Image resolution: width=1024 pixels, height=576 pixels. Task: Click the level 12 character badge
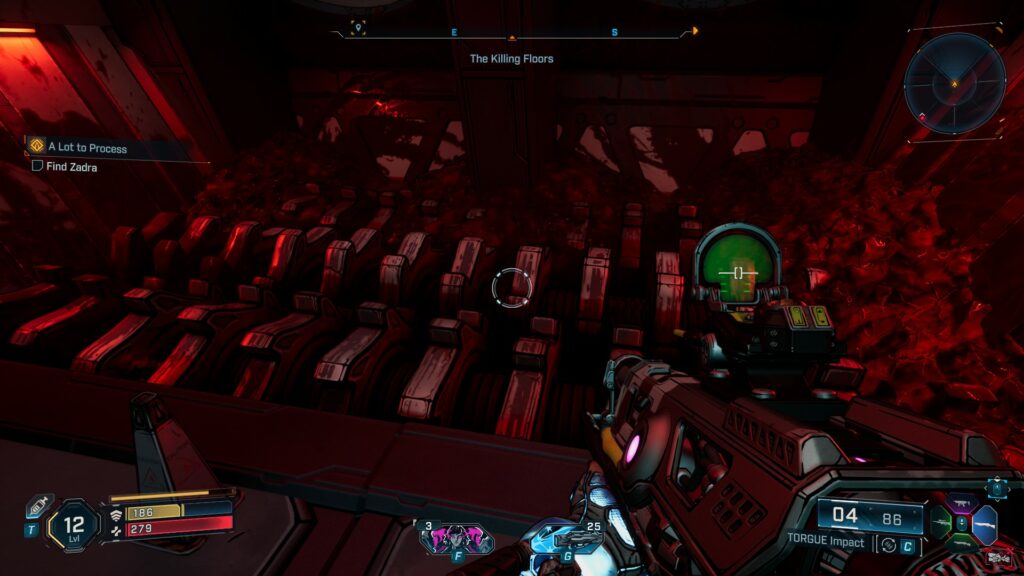pyautogui.click(x=74, y=522)
